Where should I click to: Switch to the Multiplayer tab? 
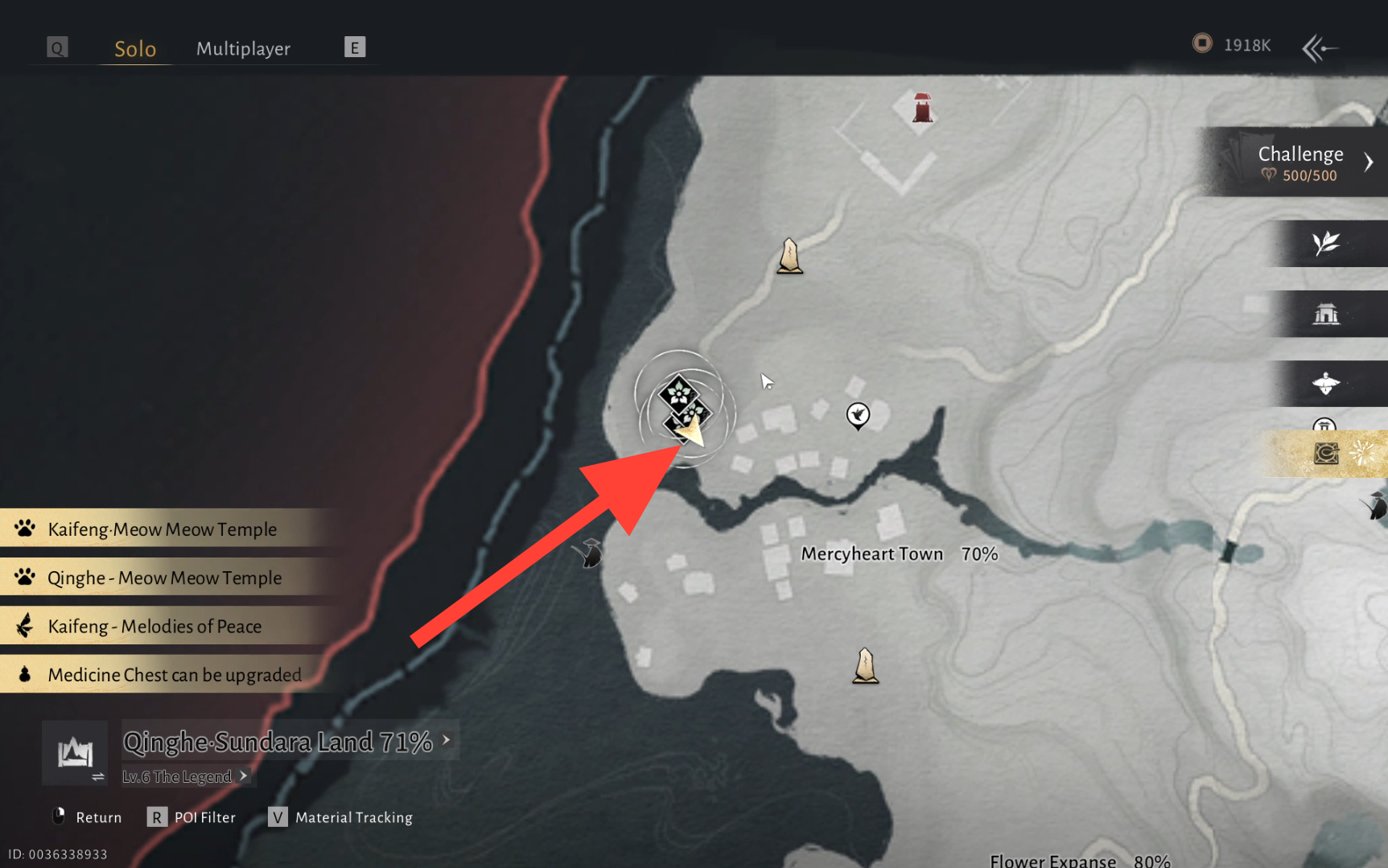[x=243, y=49]
